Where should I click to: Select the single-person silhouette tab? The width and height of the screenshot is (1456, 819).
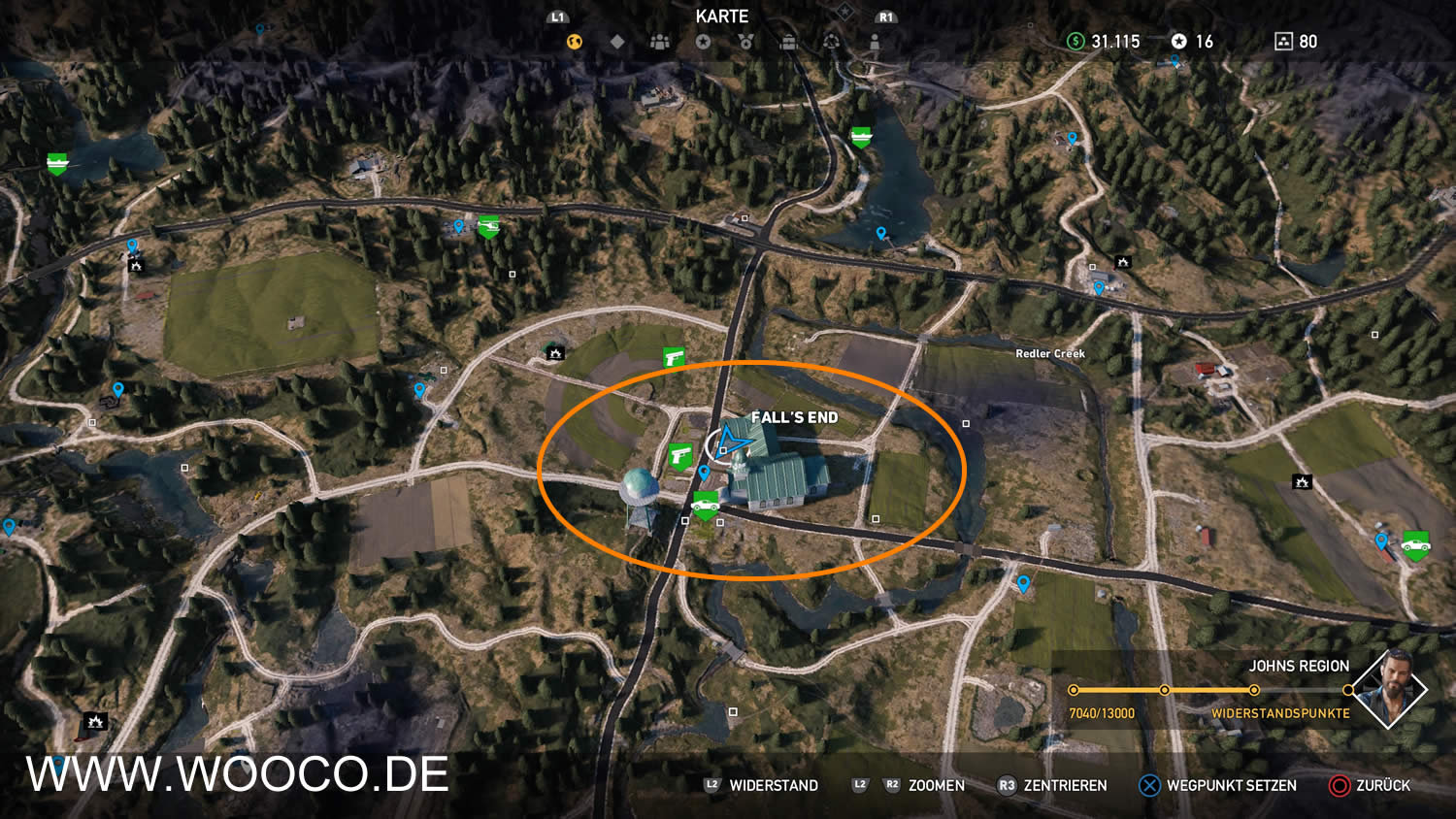point(875,42)
